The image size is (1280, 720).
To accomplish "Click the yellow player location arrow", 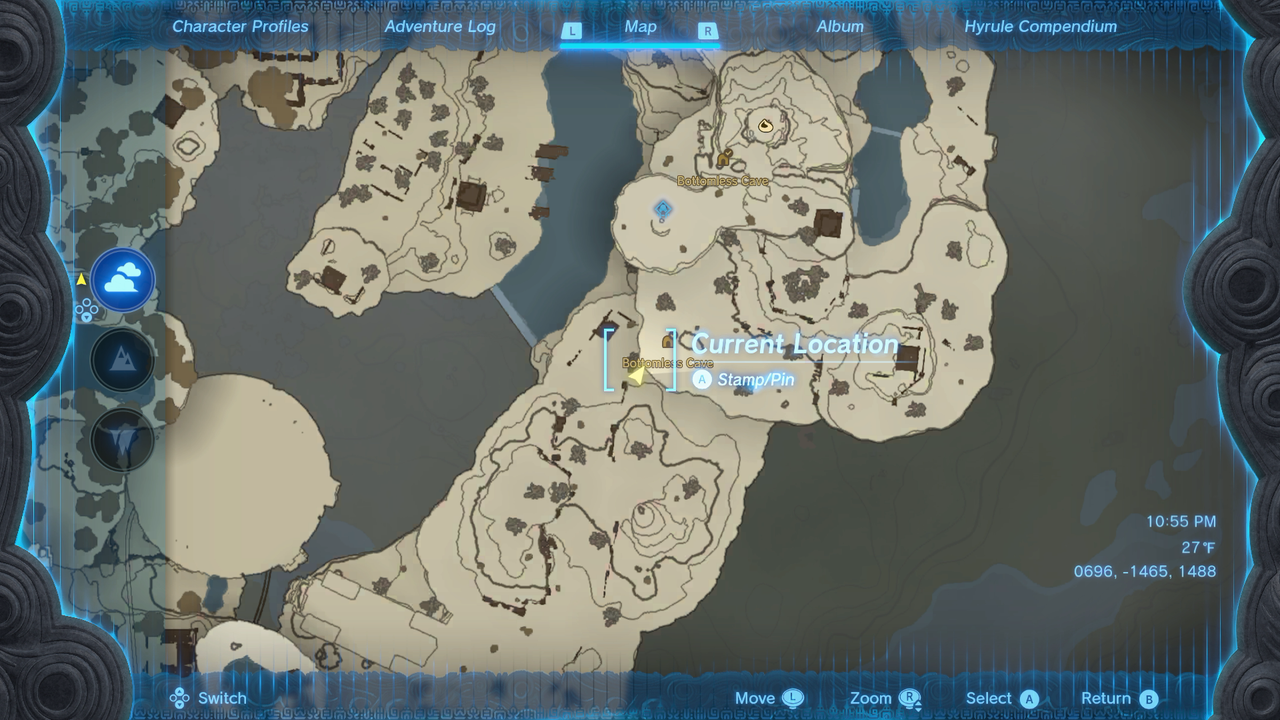I will pyautogui.click(x=636, y=374).
